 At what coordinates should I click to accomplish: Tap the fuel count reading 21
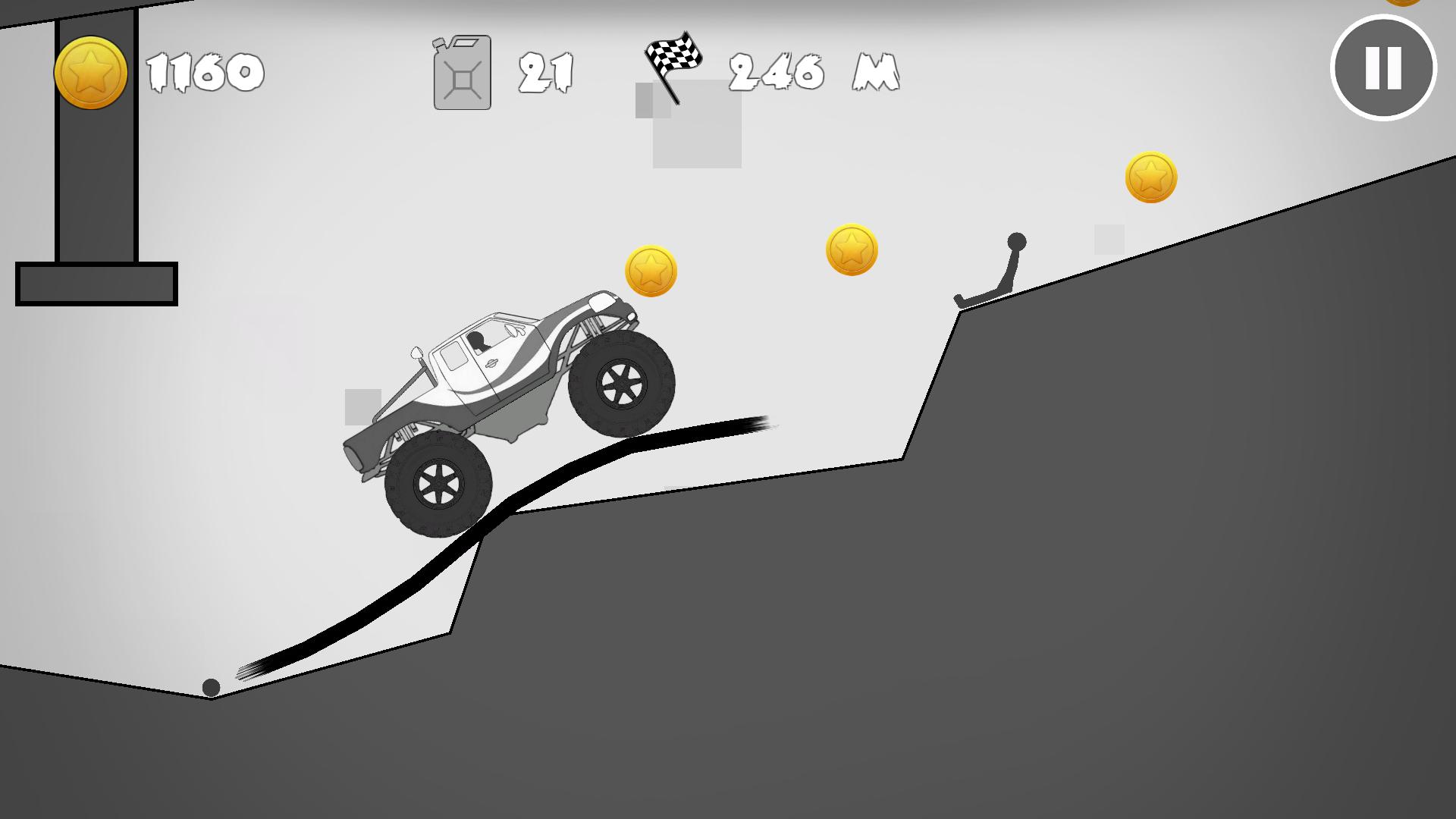[x=544, y=72]
